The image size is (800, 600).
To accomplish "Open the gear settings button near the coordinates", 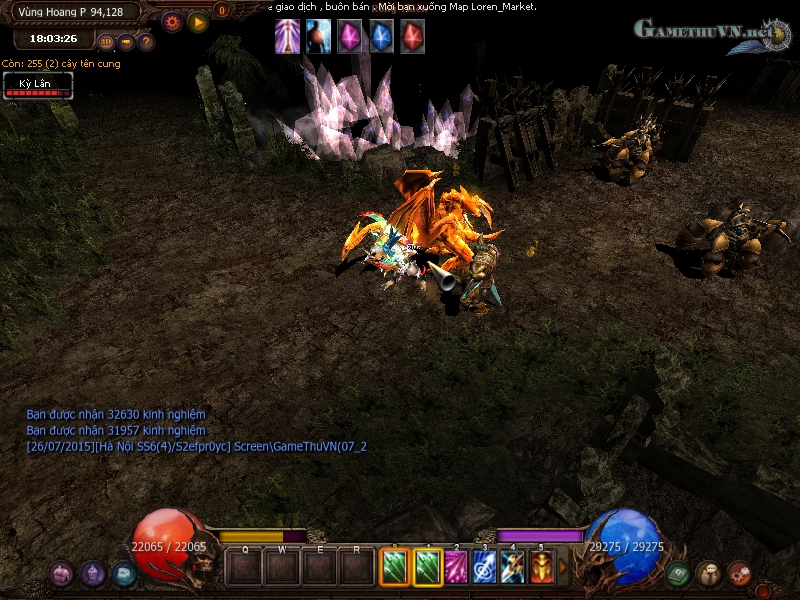I will tap(172, 21).
